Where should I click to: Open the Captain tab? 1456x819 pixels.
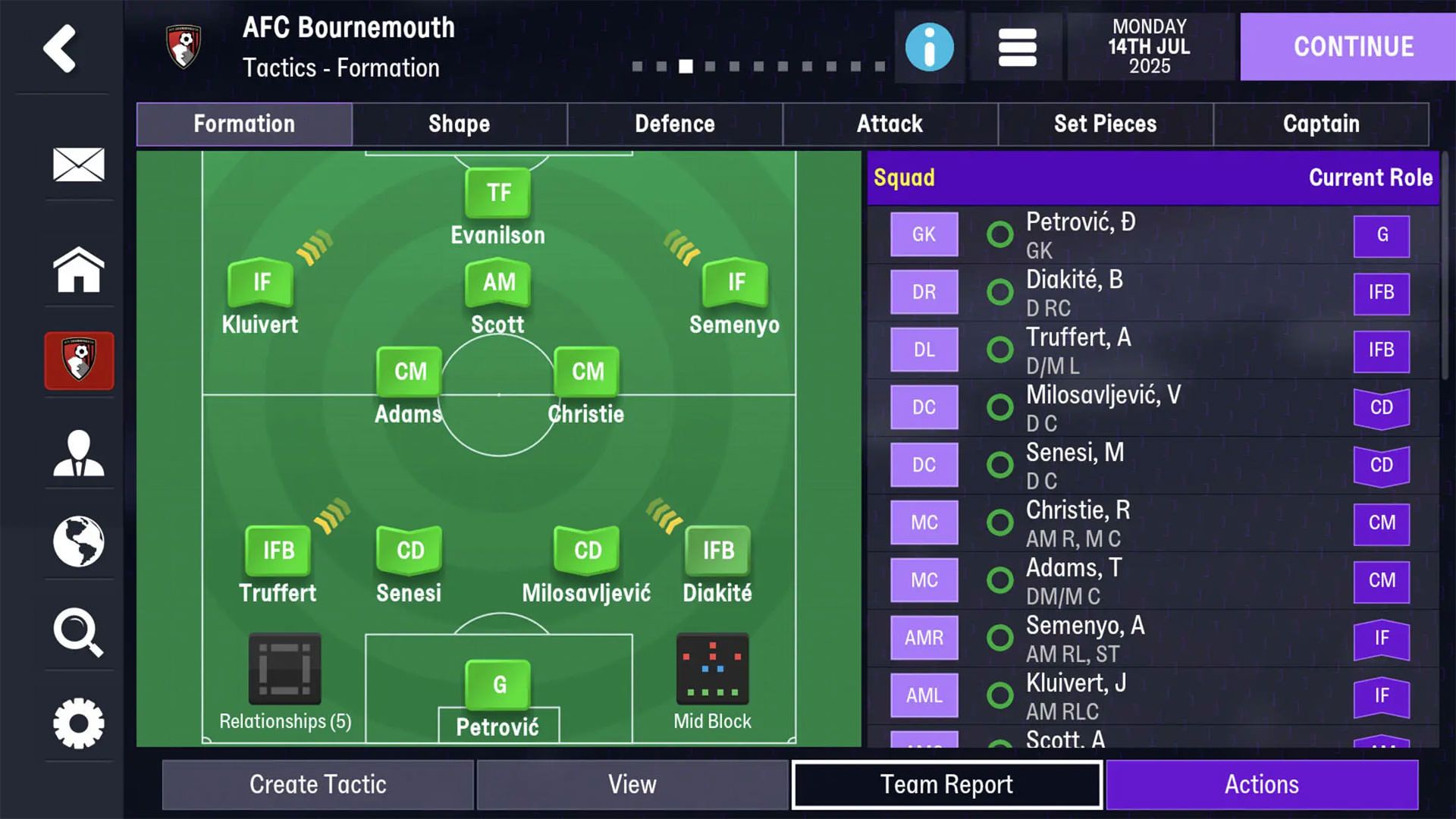1322,124
